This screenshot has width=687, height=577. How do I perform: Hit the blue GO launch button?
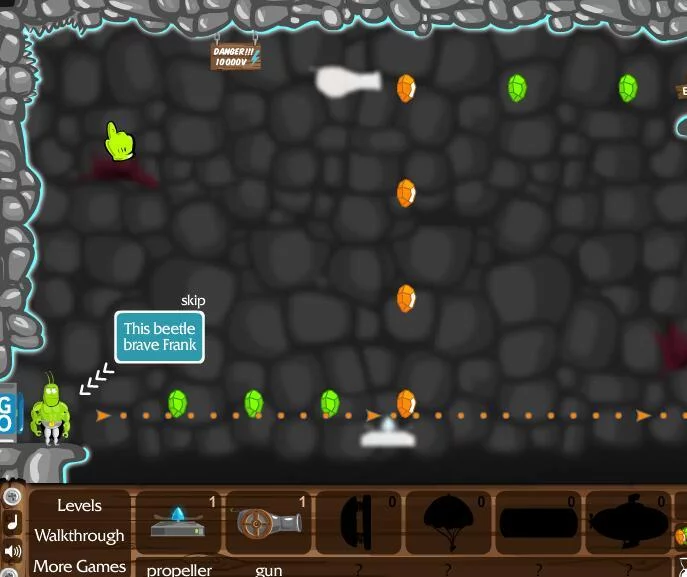click(8, 413)
